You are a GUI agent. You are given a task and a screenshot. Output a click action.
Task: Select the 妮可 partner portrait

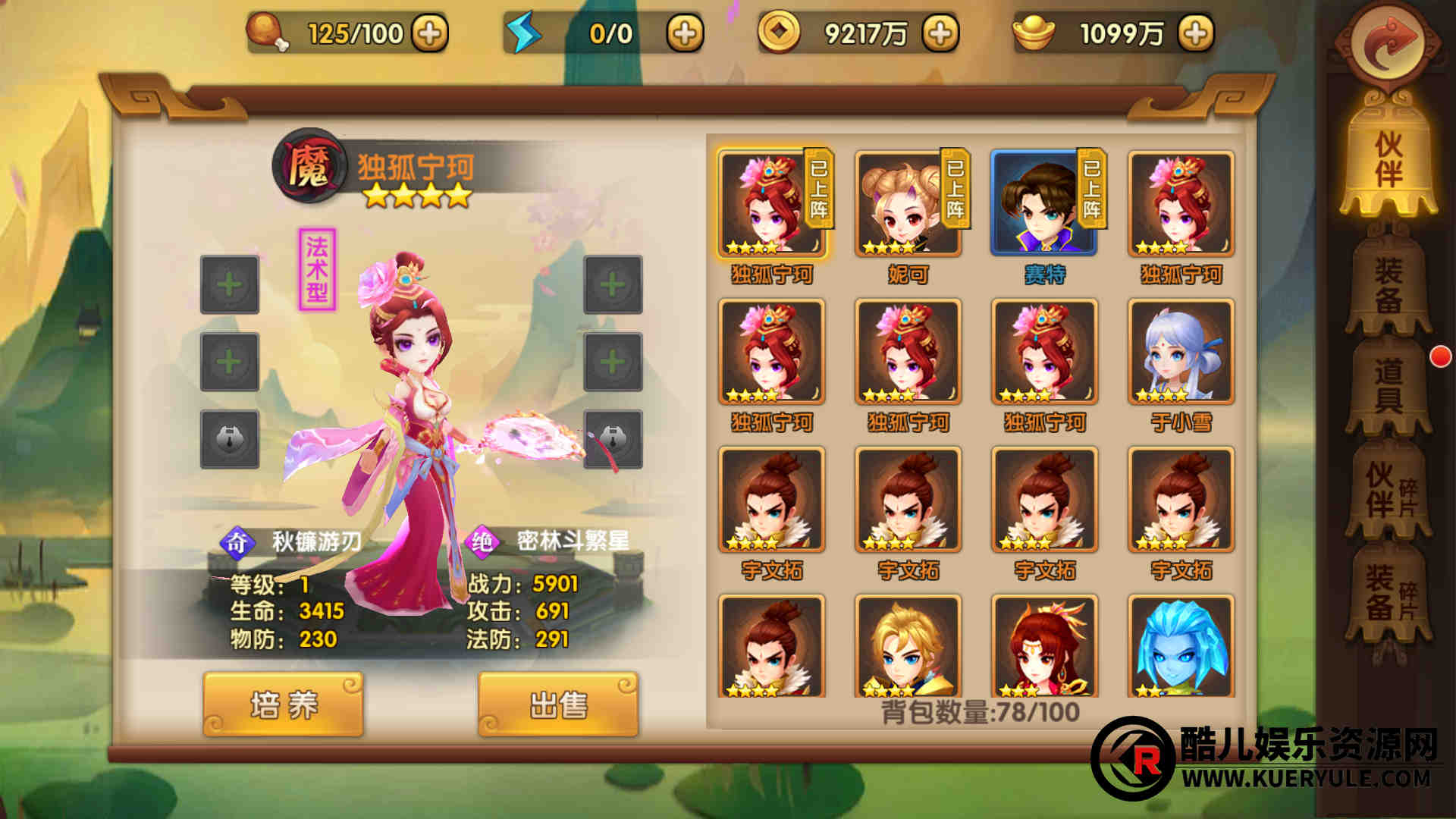point(908,203)
